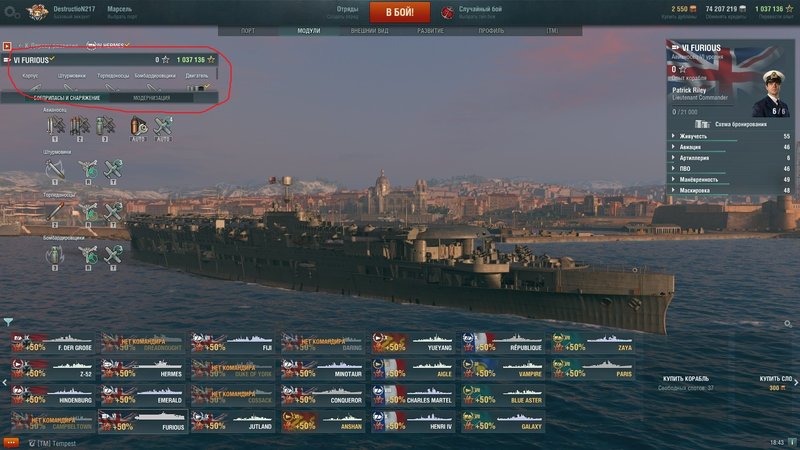Open the [TM] clan tab

click(x=552, y=31)
